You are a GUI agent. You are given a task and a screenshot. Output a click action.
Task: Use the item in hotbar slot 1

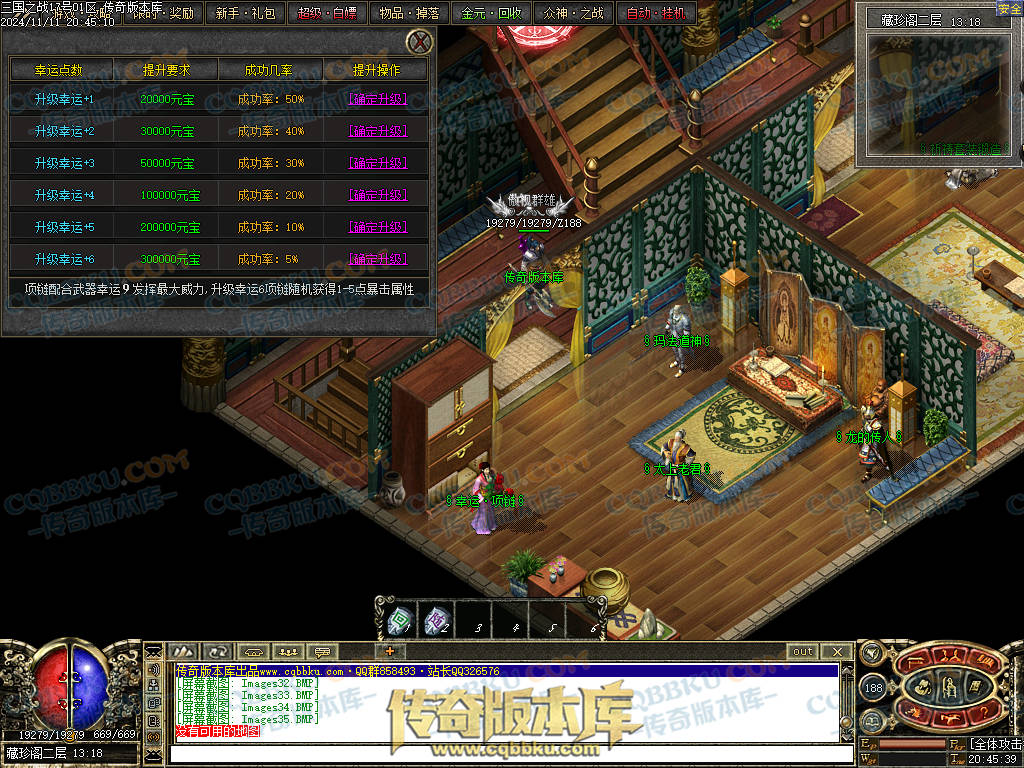tap(399, 621)
